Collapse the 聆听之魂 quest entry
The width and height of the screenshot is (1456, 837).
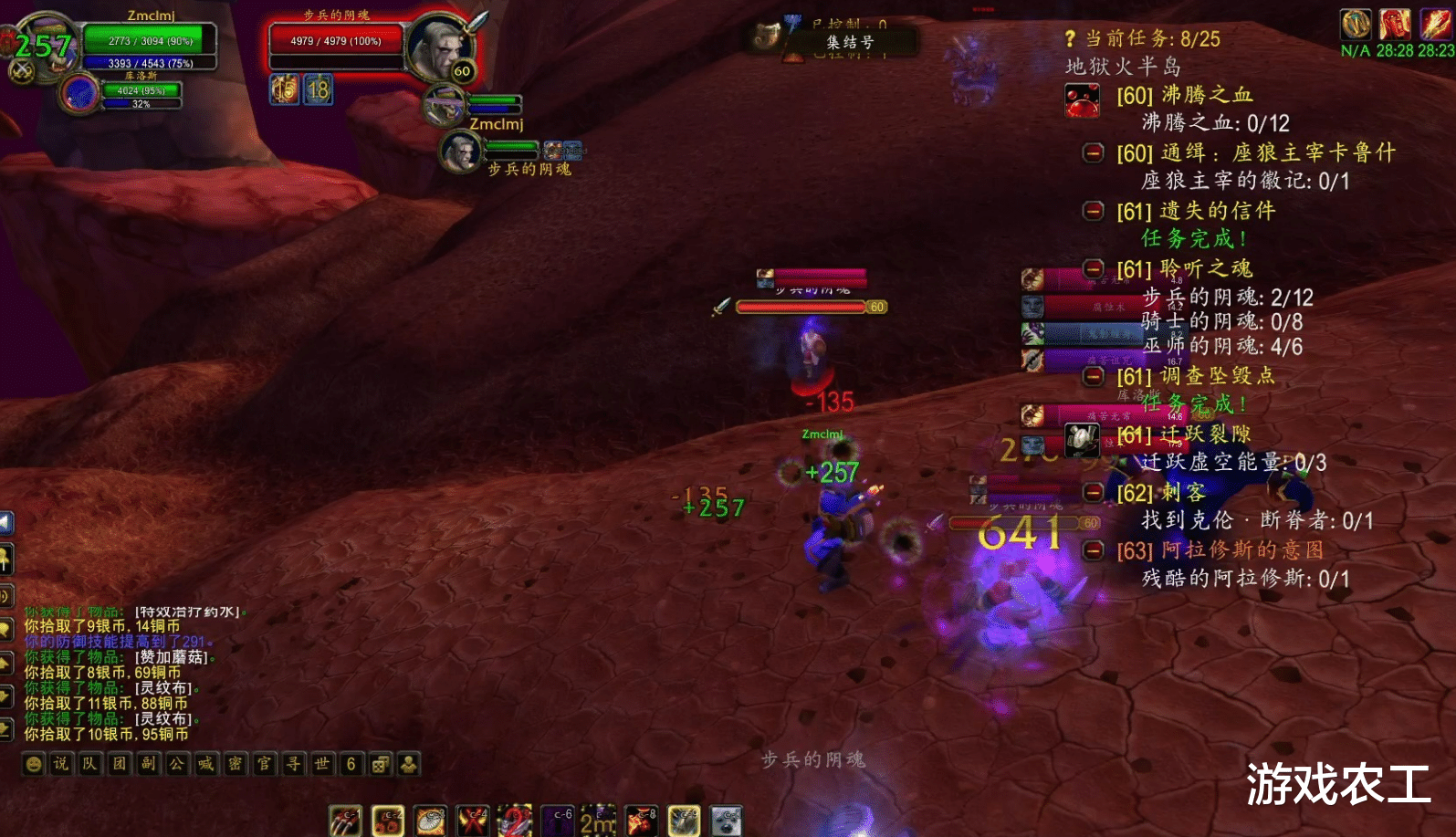coord(1093,268)
